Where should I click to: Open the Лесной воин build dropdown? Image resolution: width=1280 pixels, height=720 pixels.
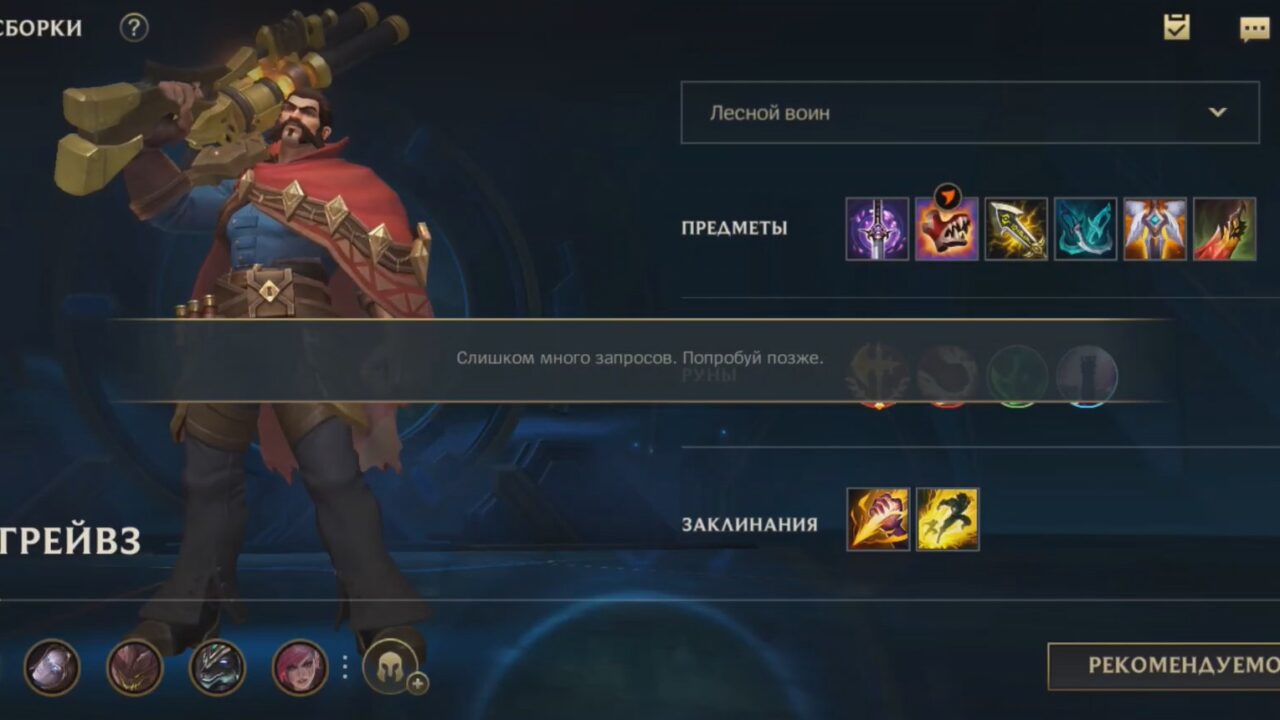pos(968,113)
